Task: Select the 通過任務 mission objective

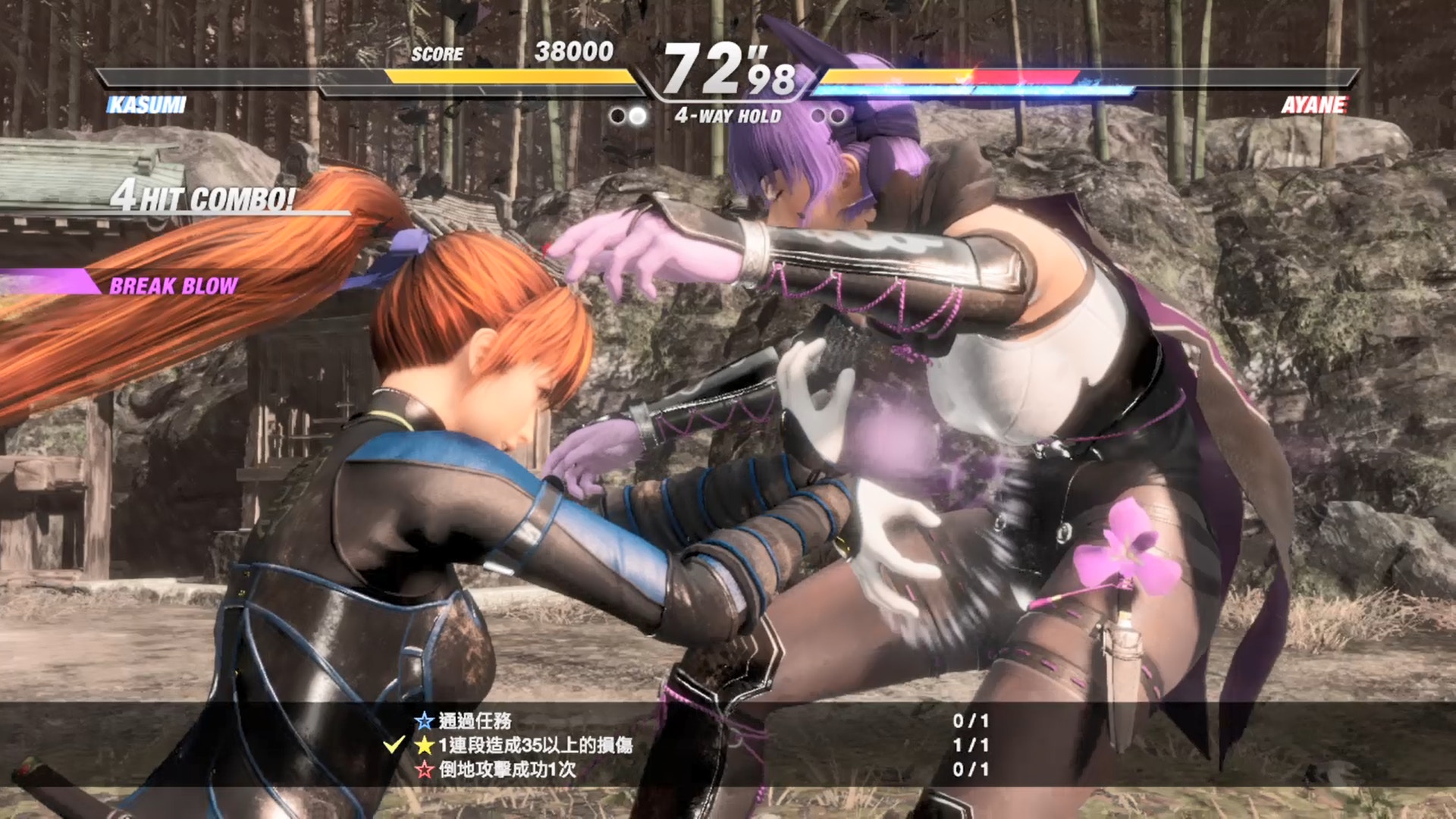Action: 475,720
